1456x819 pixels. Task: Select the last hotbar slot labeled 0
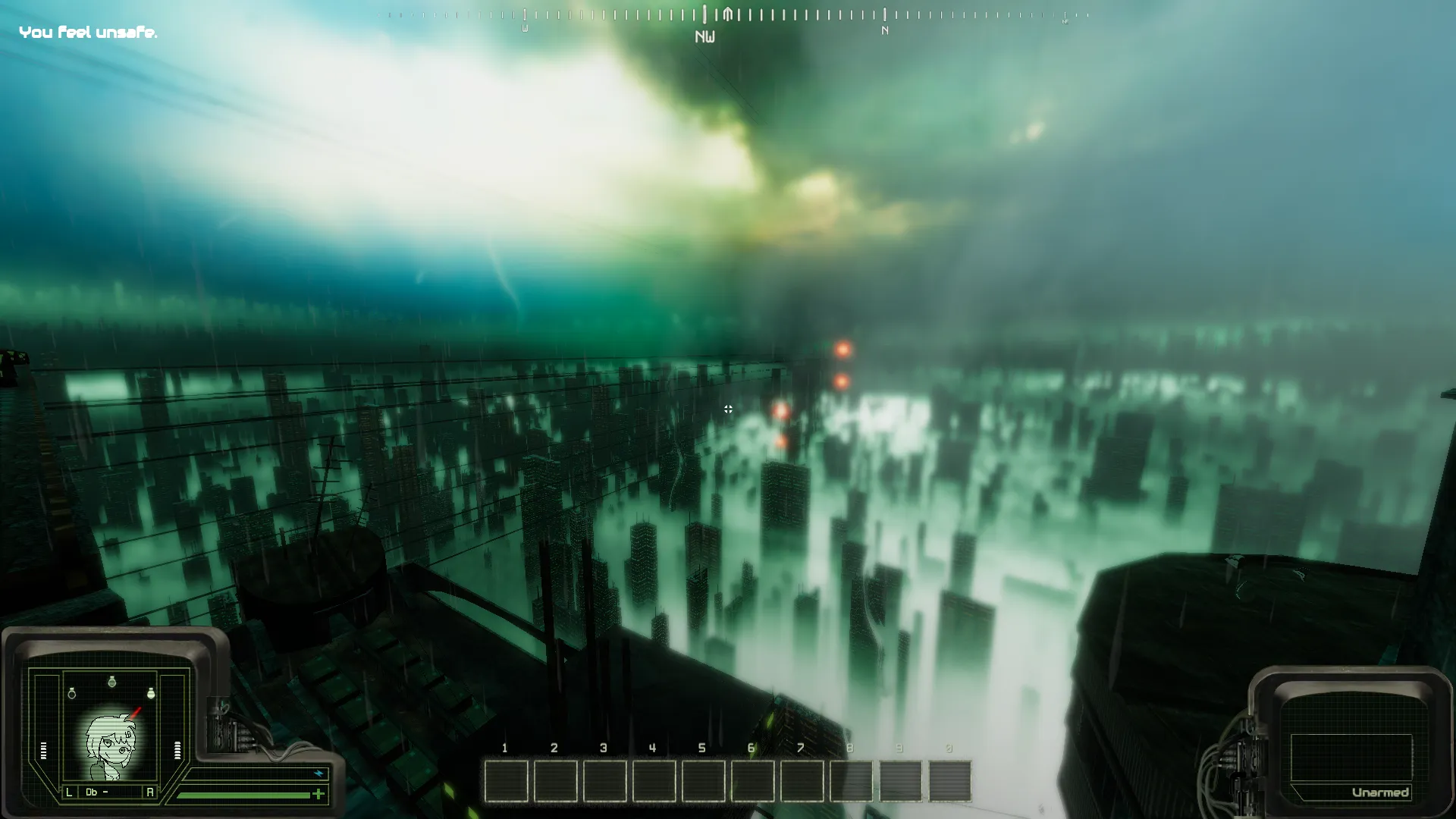[x=949, y=781]
